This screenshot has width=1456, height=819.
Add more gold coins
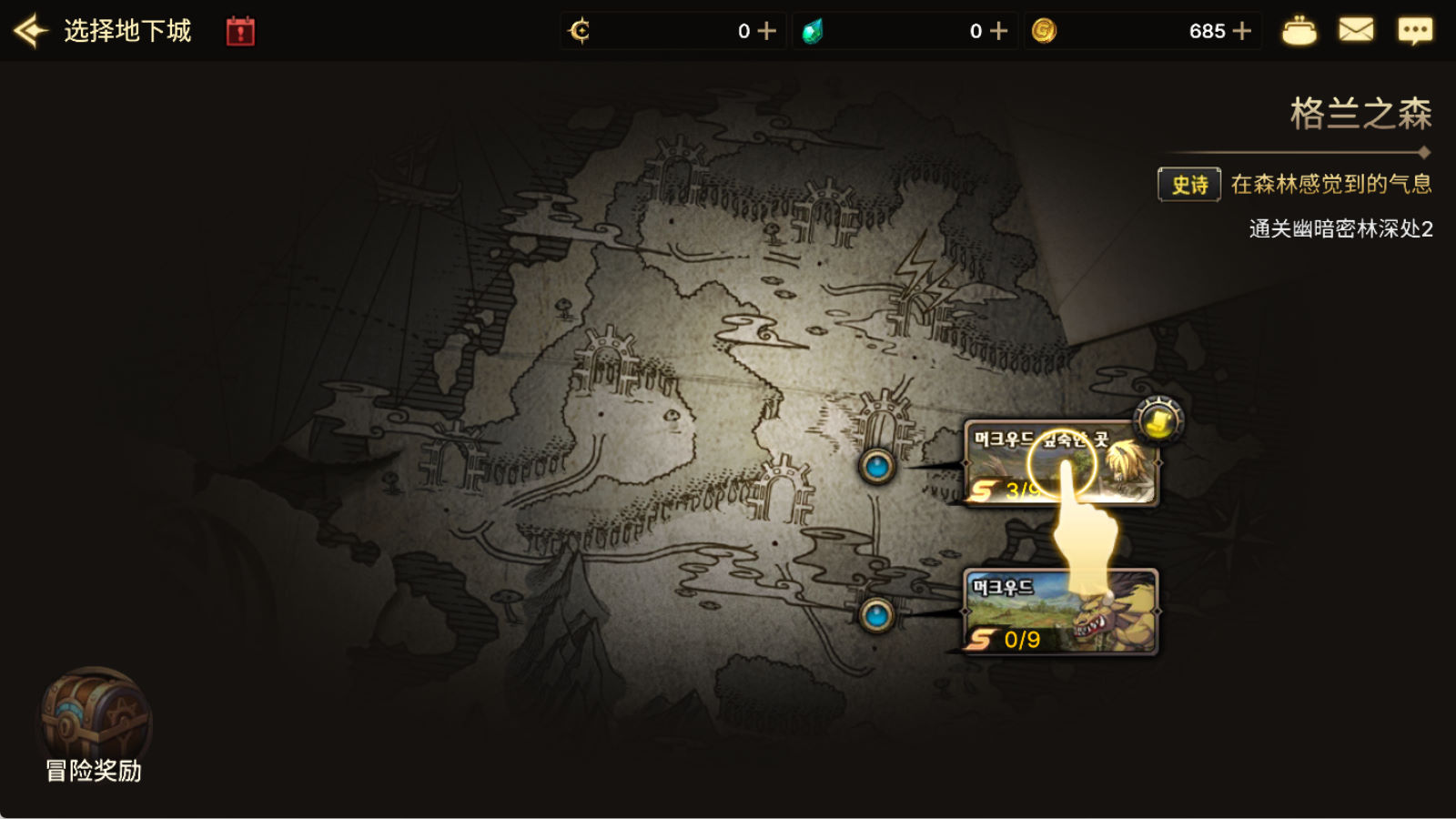click(1242, 31)
